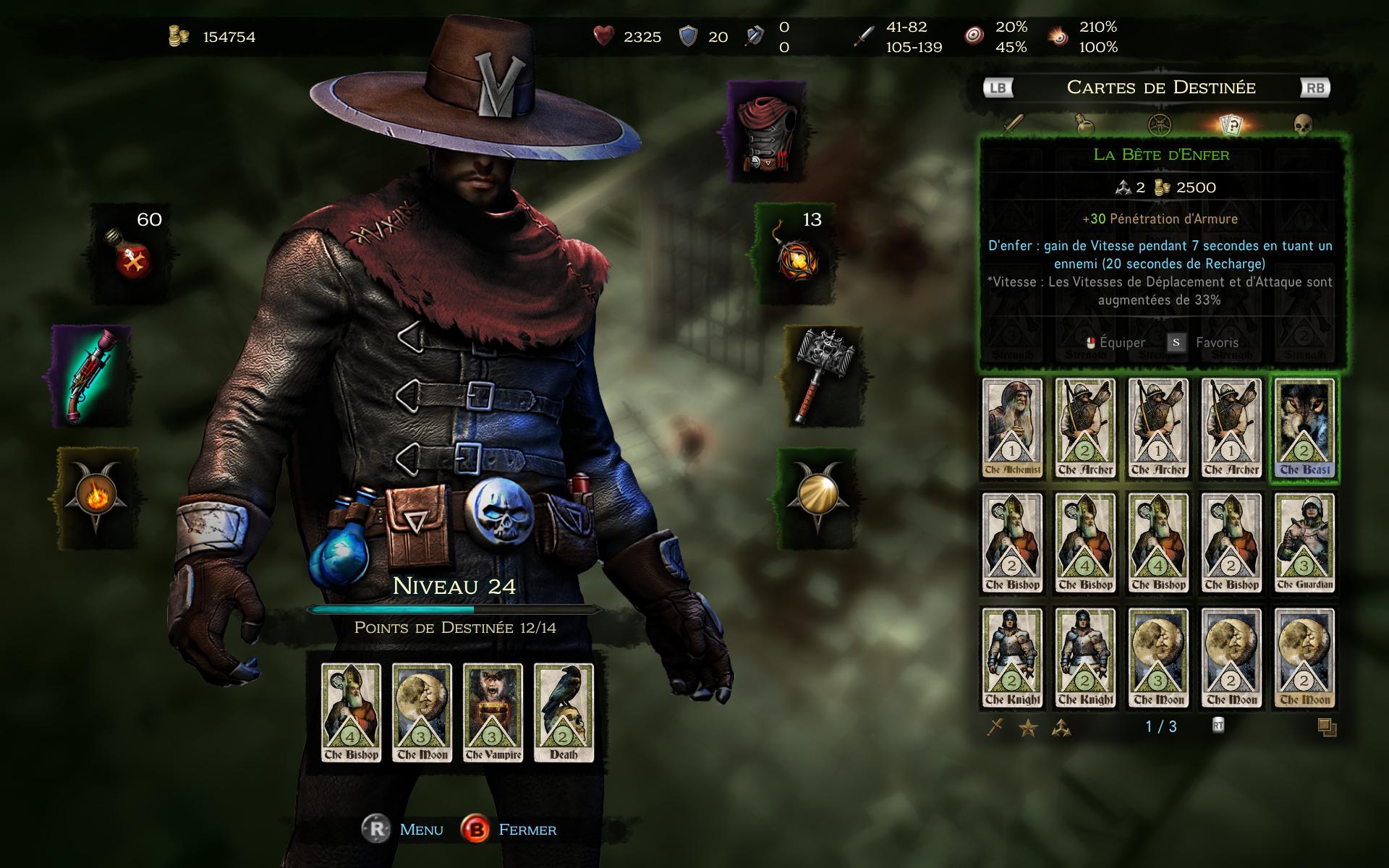Switch to the sword weapons tab
Viewport: 1389px width, 868px height.
coord(1013,124)
